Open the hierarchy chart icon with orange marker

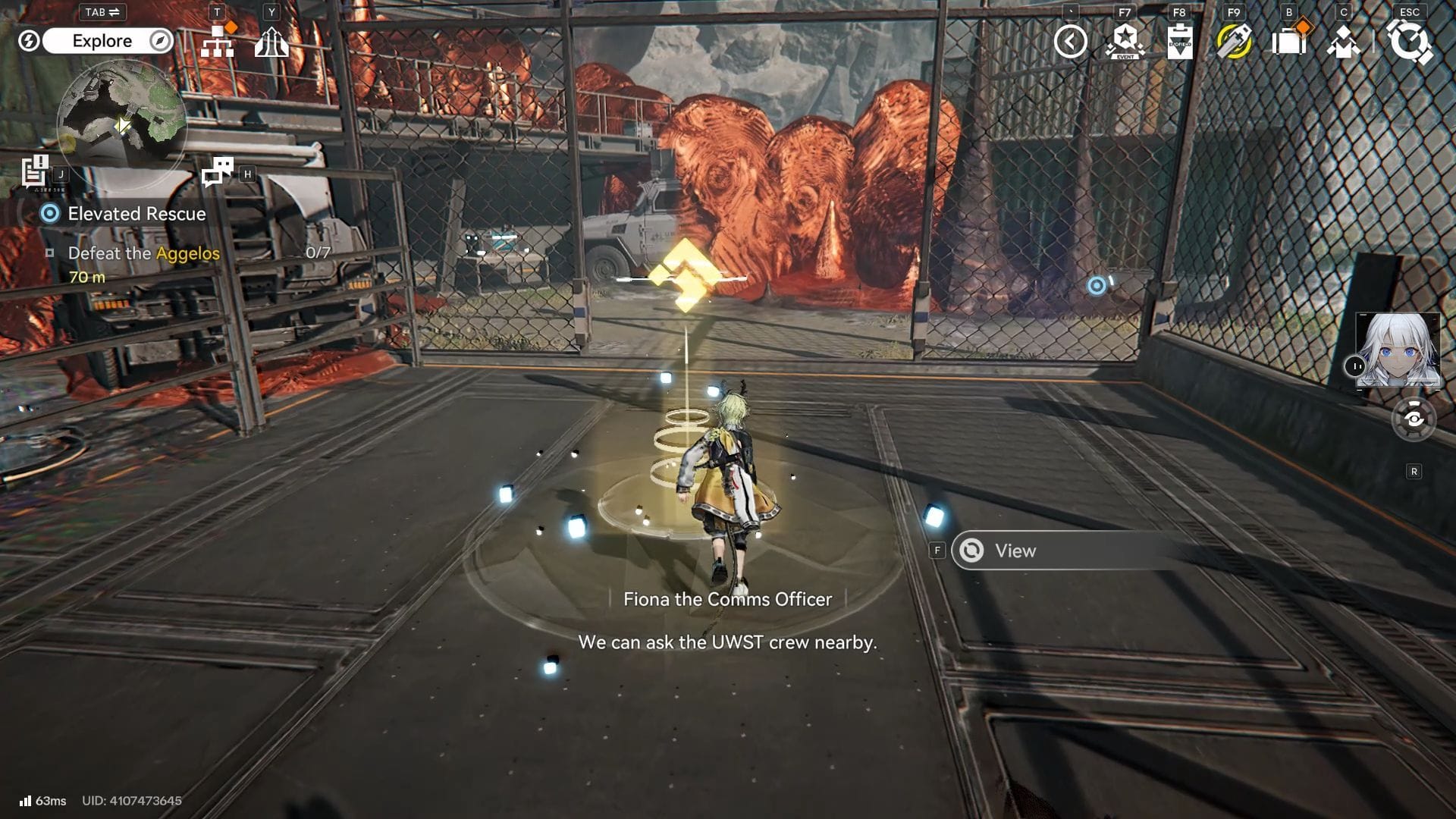[x=218, y=41]
